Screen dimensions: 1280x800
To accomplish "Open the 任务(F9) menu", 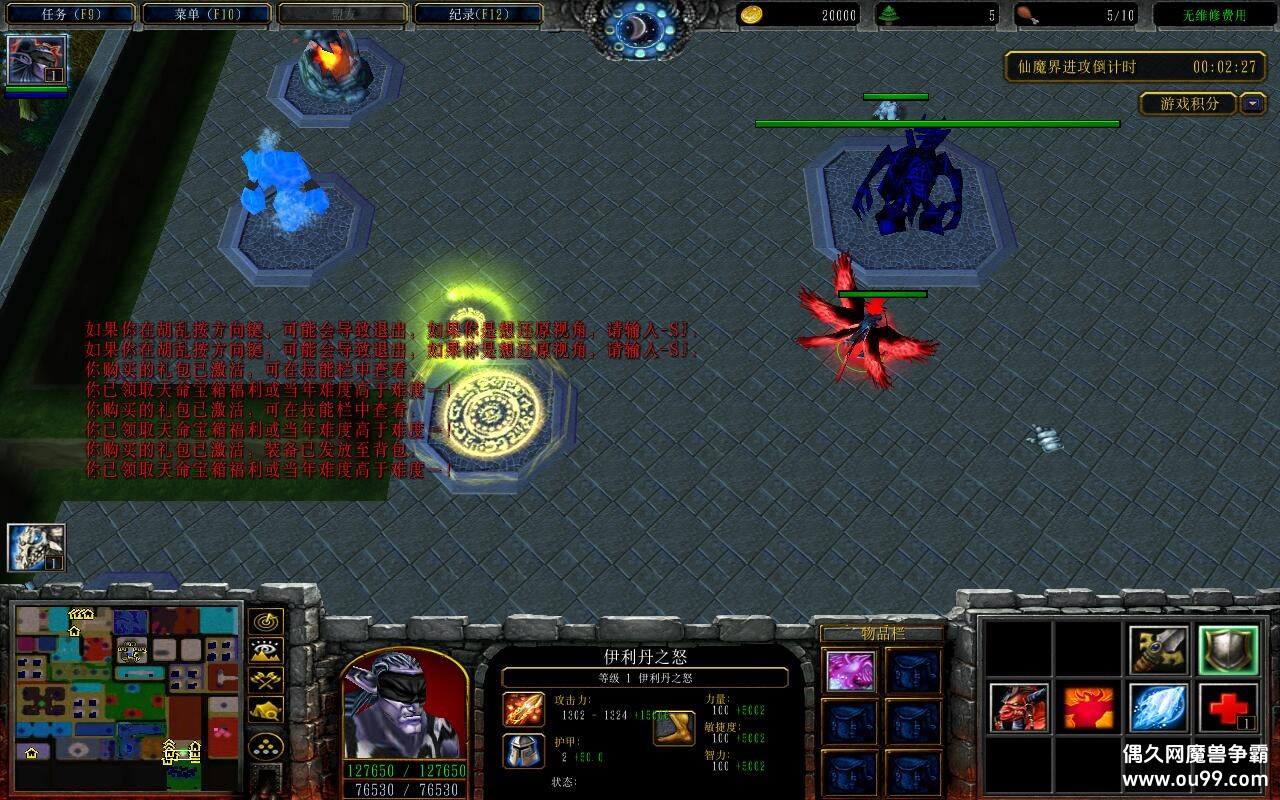I will tap(68, 12).
